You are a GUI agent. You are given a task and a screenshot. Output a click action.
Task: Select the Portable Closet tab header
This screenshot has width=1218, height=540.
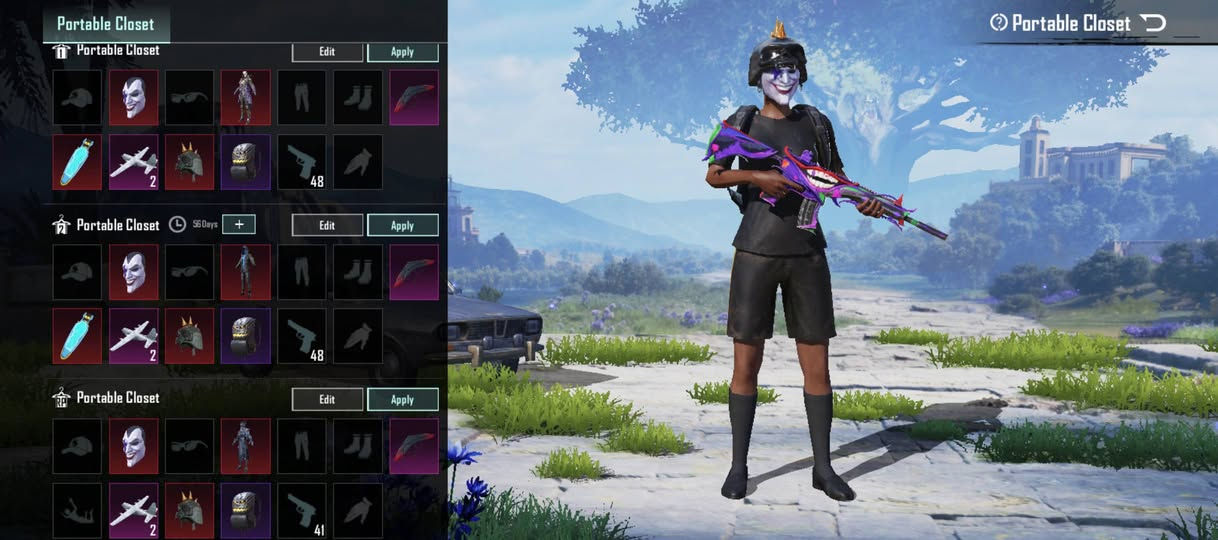click(x=105, y=23)
